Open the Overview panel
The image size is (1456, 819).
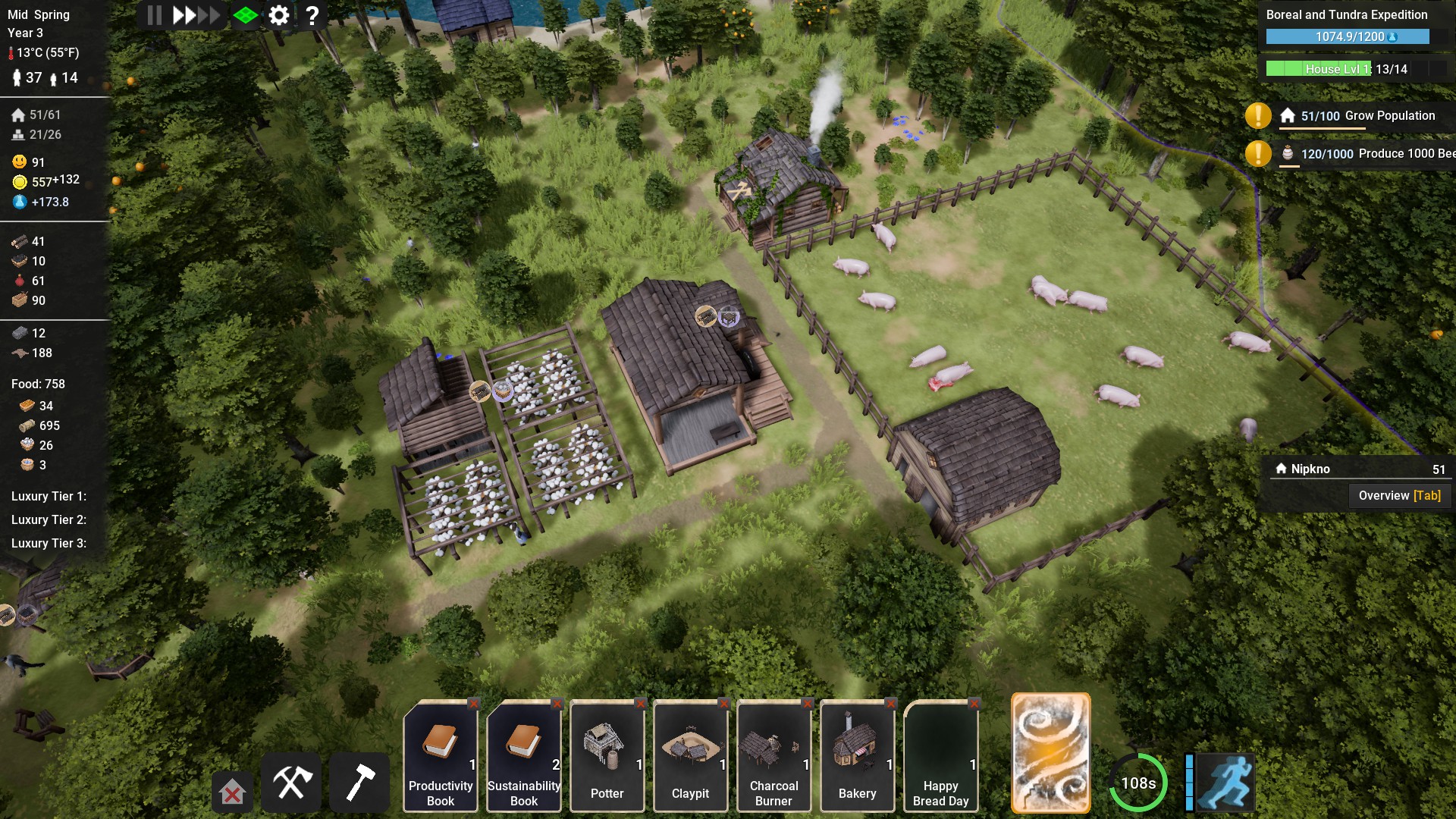(1399, 496)
